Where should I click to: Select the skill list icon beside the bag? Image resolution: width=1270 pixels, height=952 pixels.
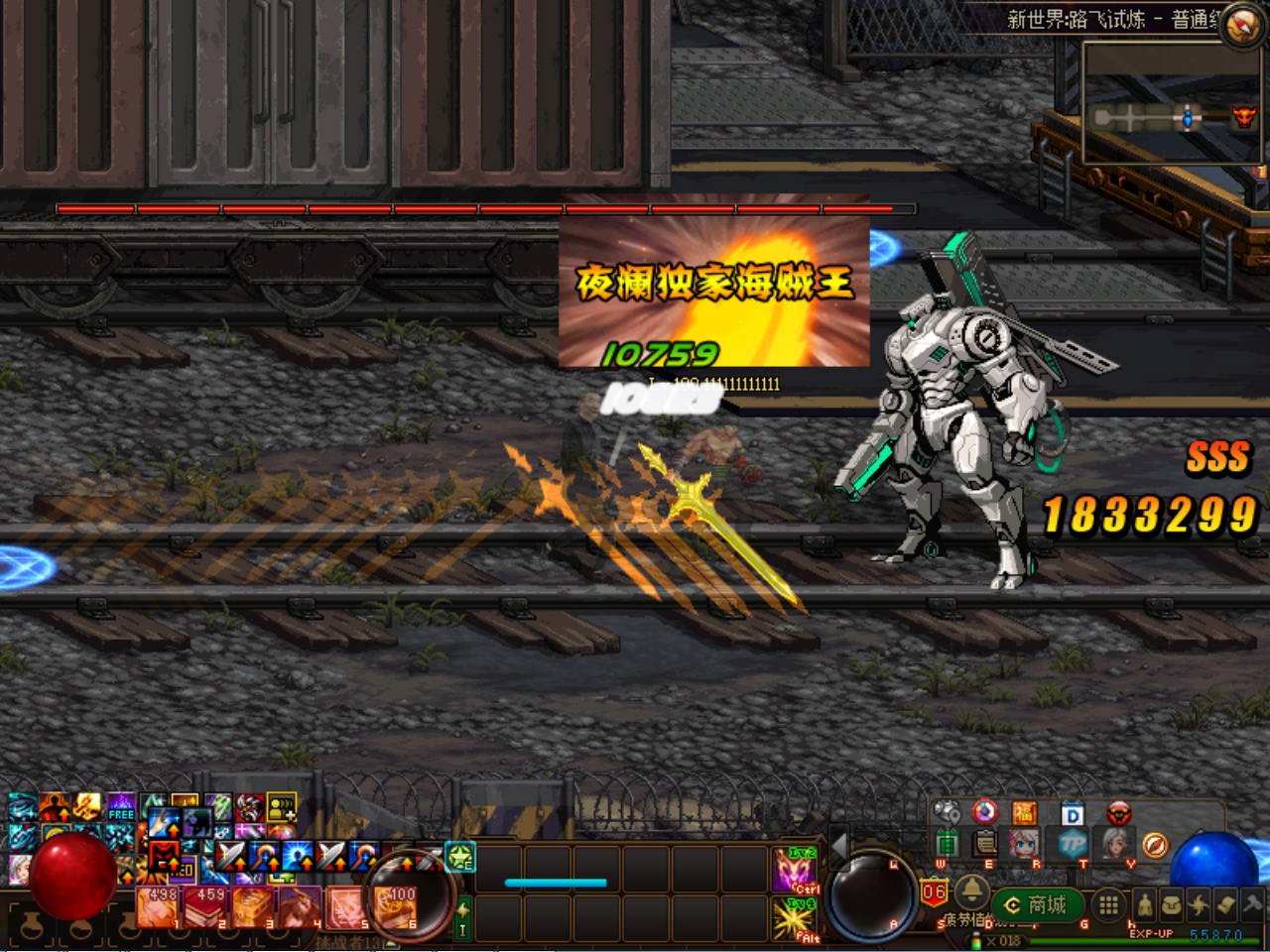[1197, 904]
